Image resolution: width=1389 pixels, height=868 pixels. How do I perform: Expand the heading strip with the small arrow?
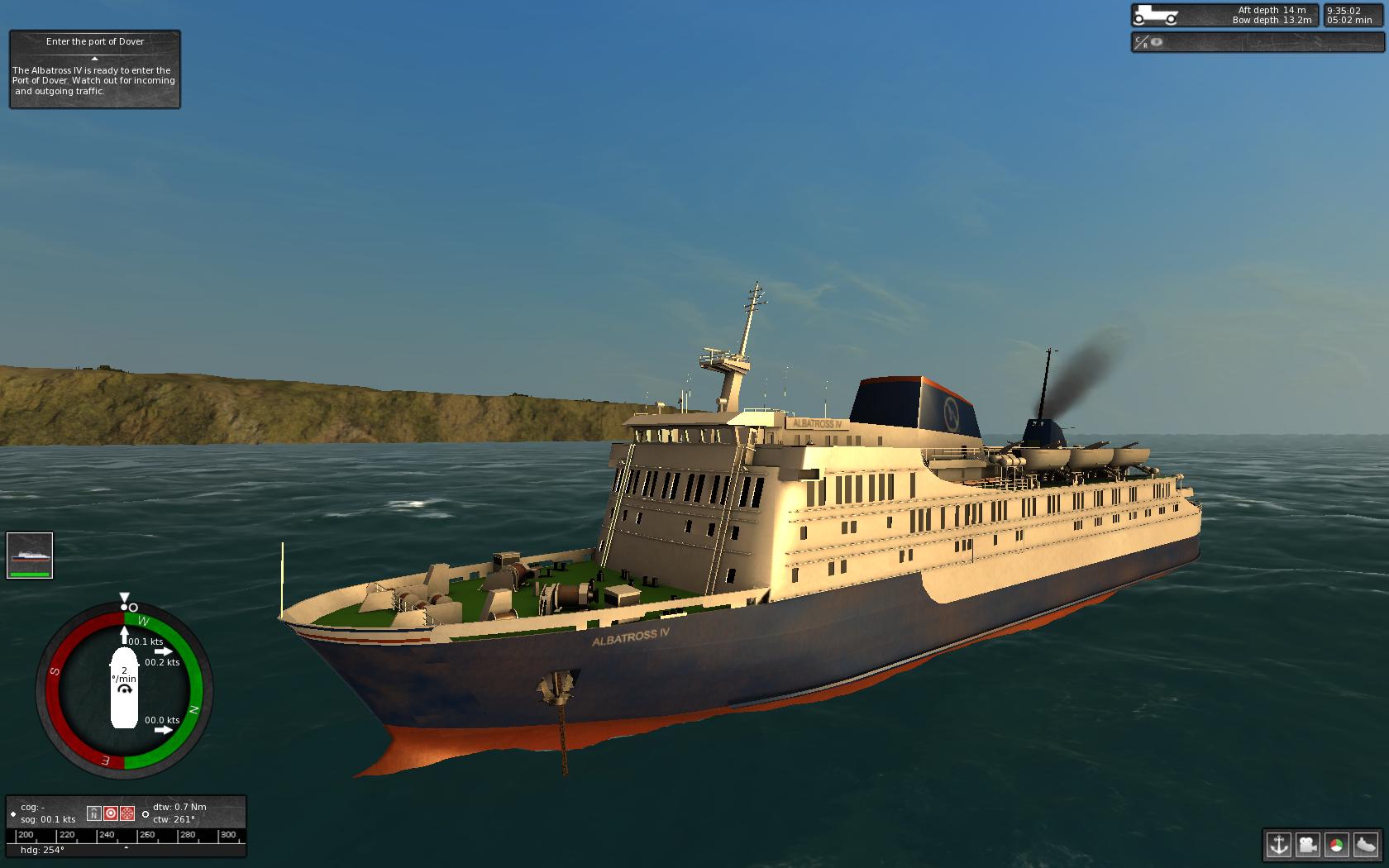[126, 848]
